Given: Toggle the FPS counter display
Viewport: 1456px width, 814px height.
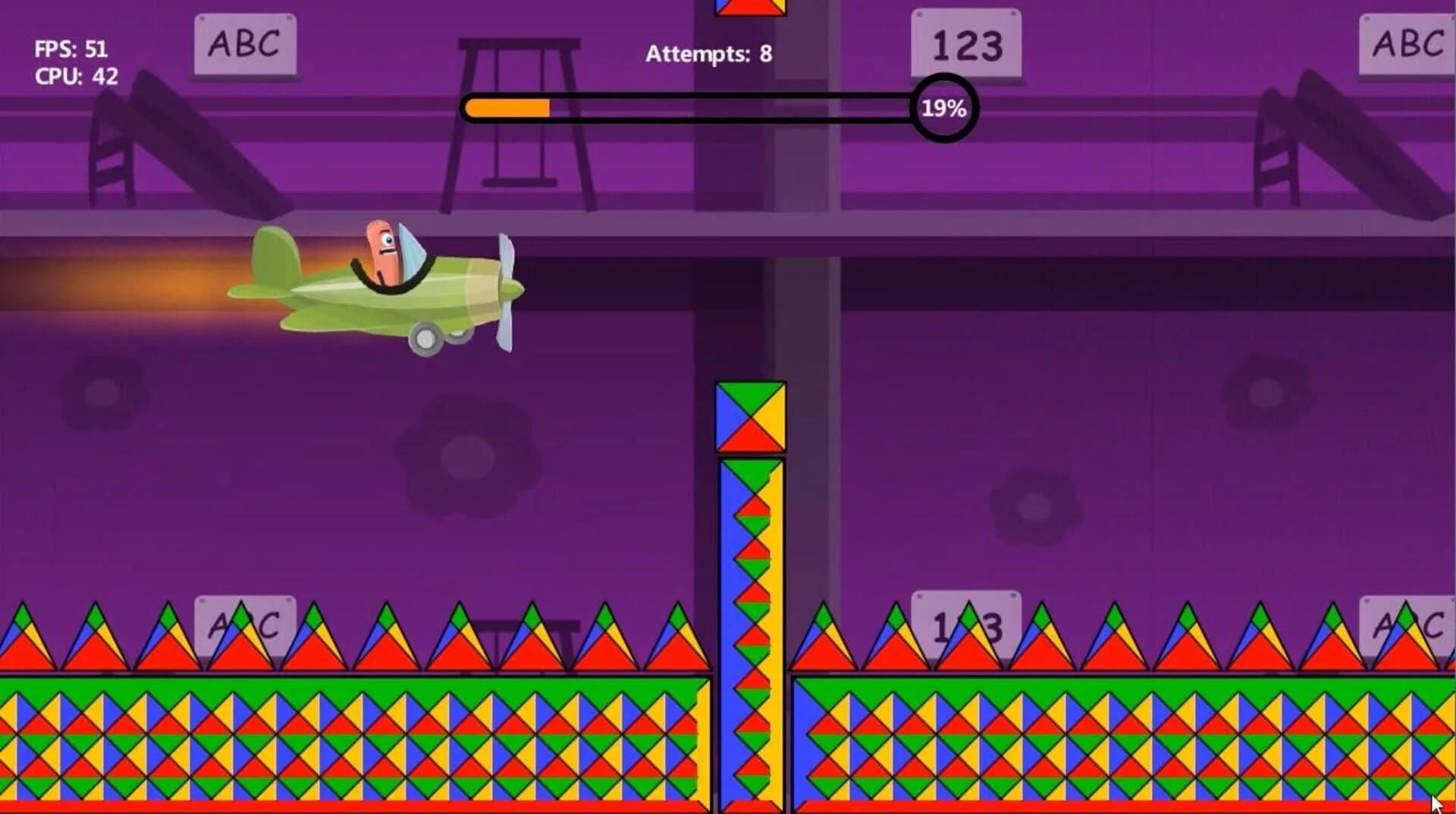Looking at the screenshot, I should pos(72,49).
